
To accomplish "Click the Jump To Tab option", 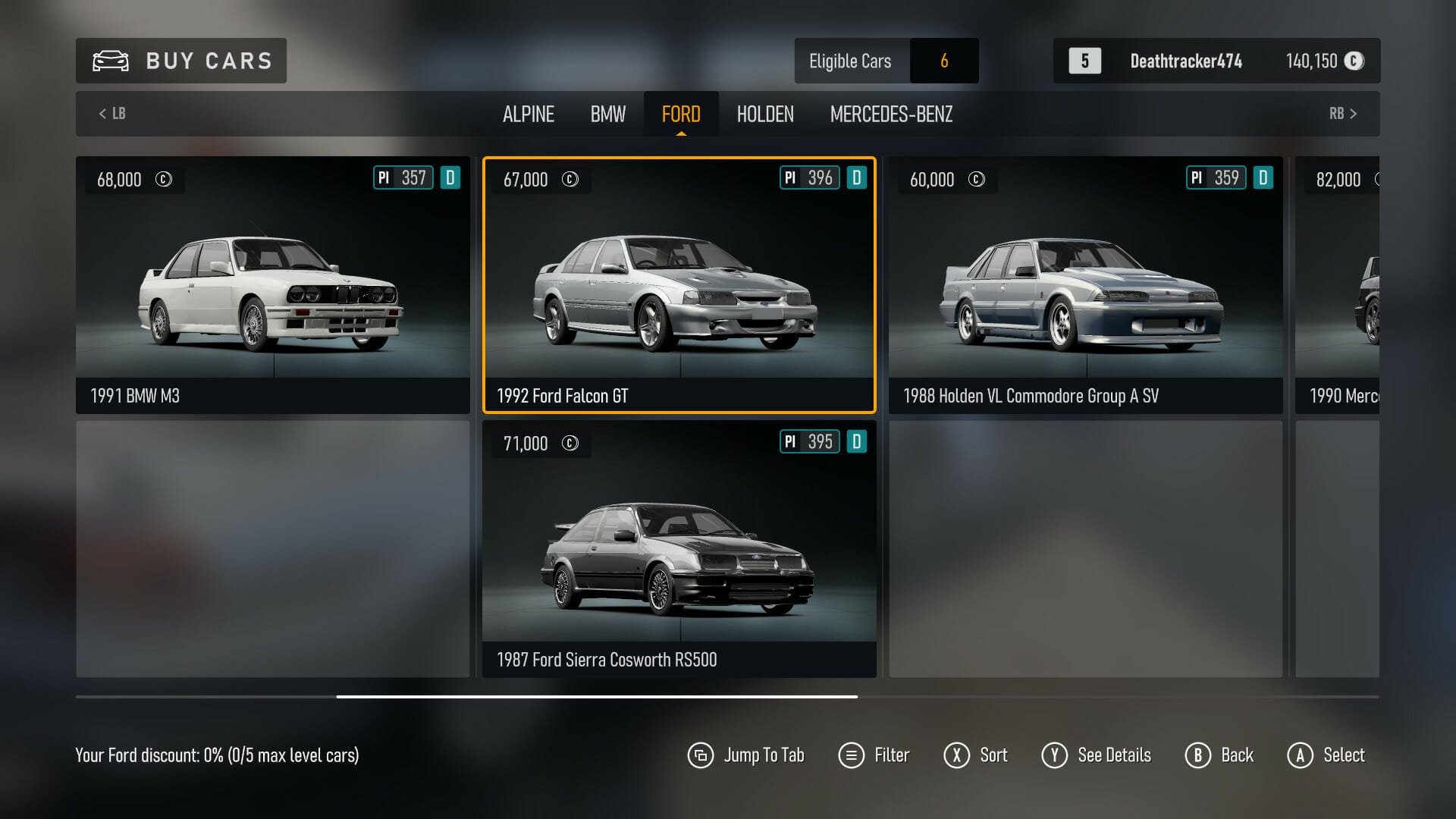I will (746, 755).
